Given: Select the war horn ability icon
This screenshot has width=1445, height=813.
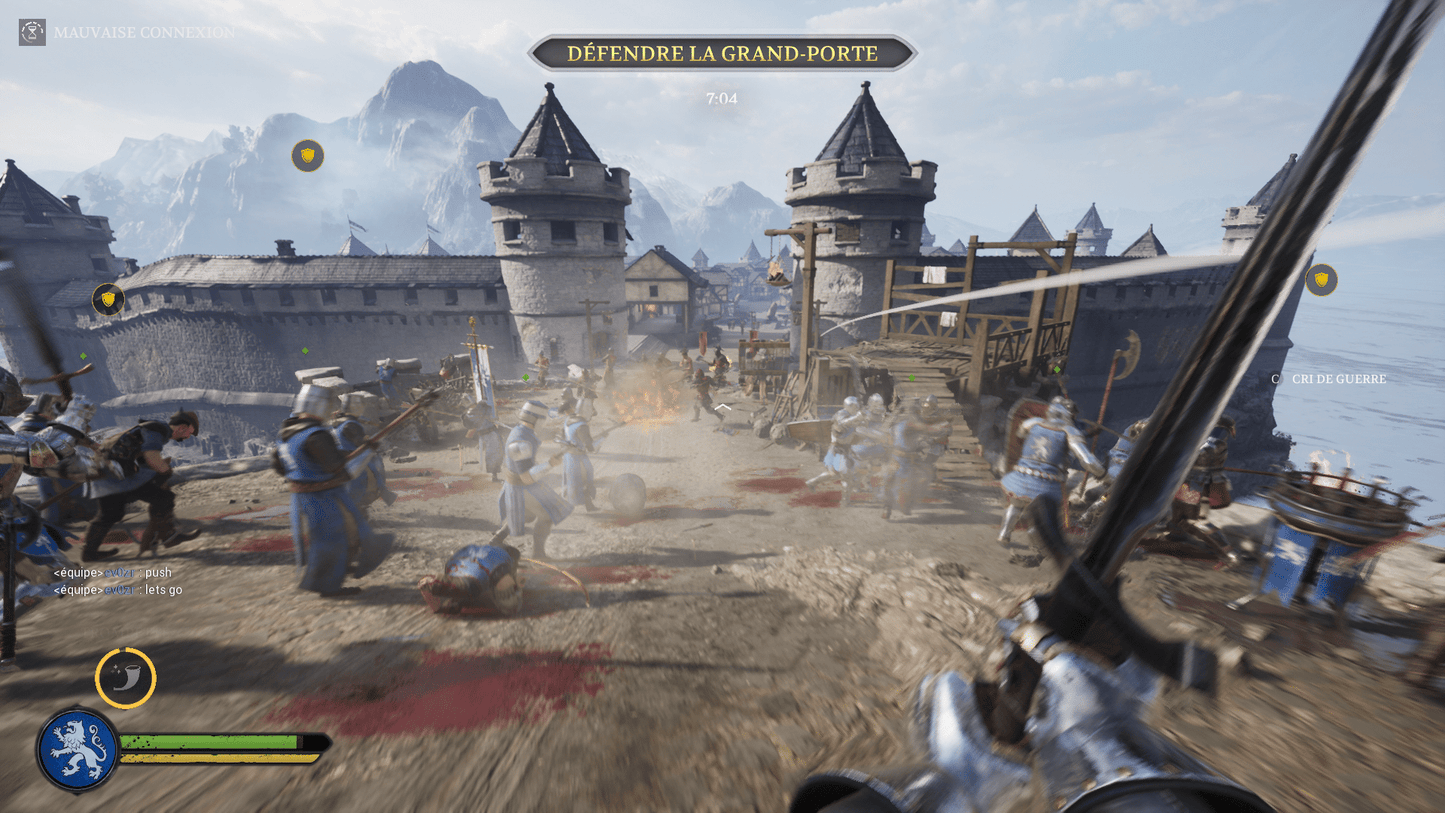Looking at the screenshot, I should 125,678.
